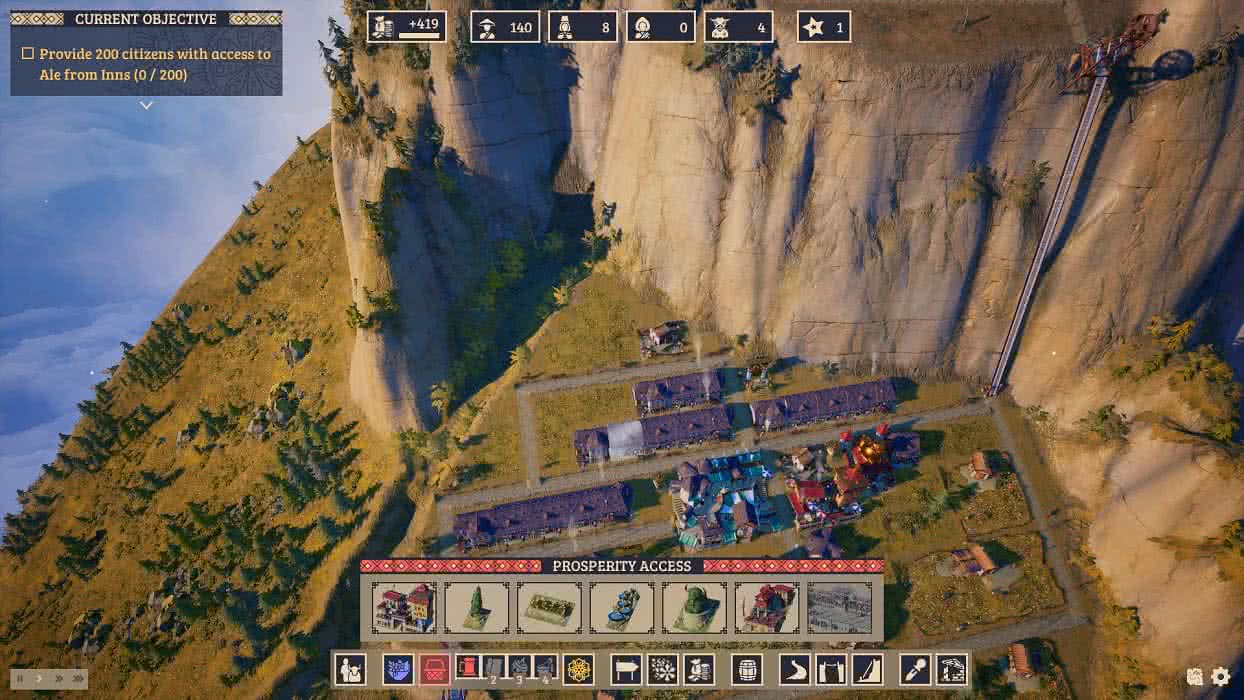Open the snowflake category button
Viewport: 1244px width, 700px height.
coord(662,669)
